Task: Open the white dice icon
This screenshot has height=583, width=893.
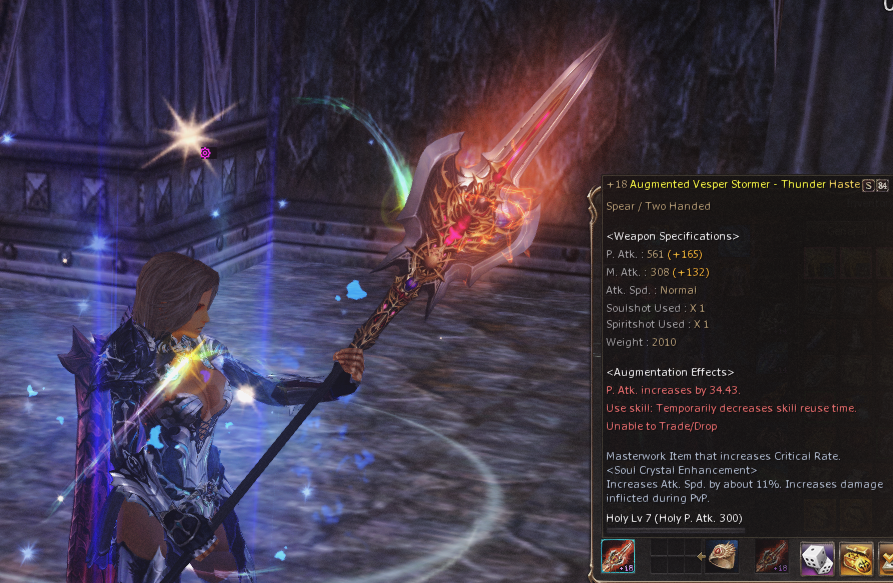Action: click(816, 558)
